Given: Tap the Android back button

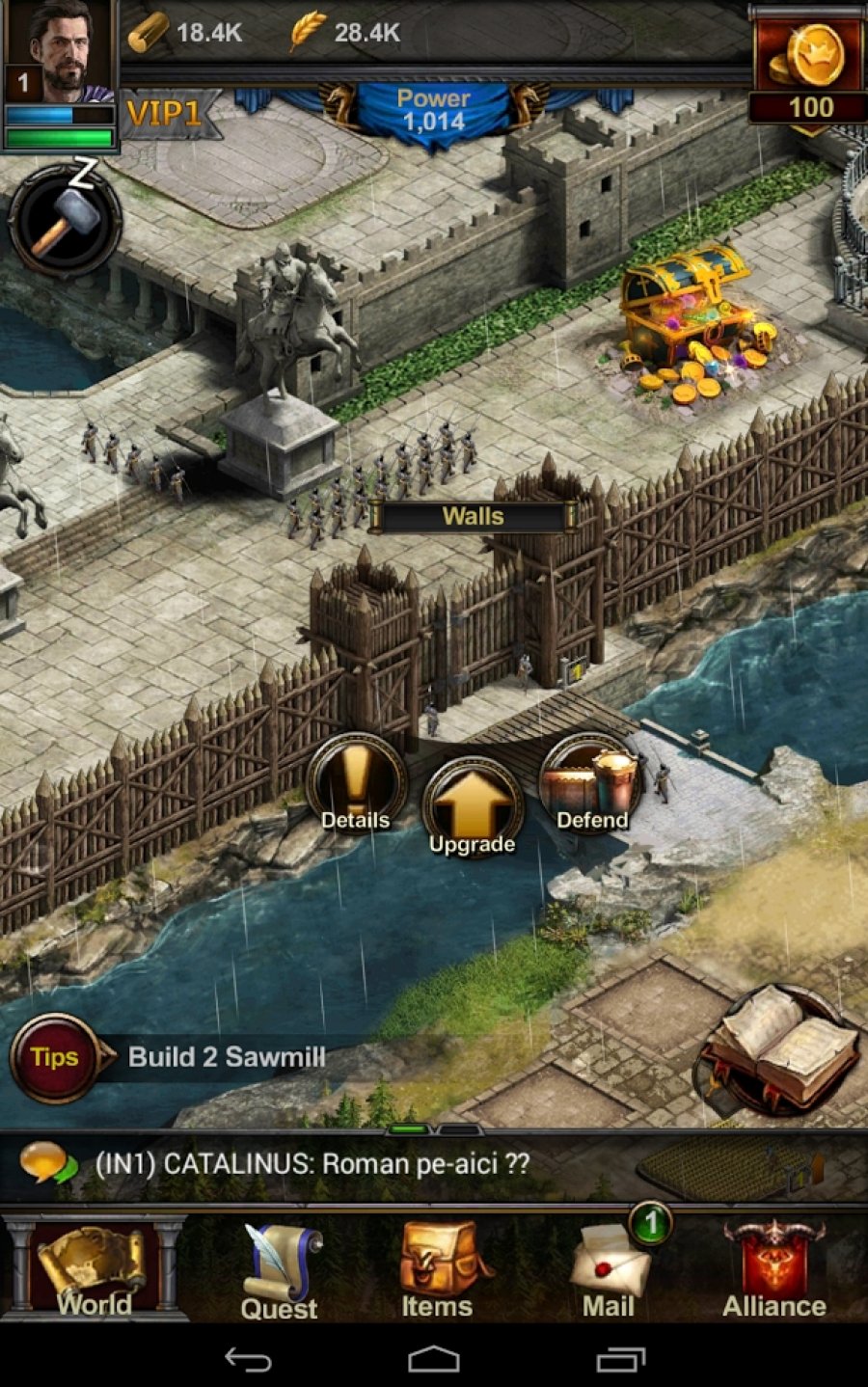Looking at the screenshot, I should point(248,1359).
